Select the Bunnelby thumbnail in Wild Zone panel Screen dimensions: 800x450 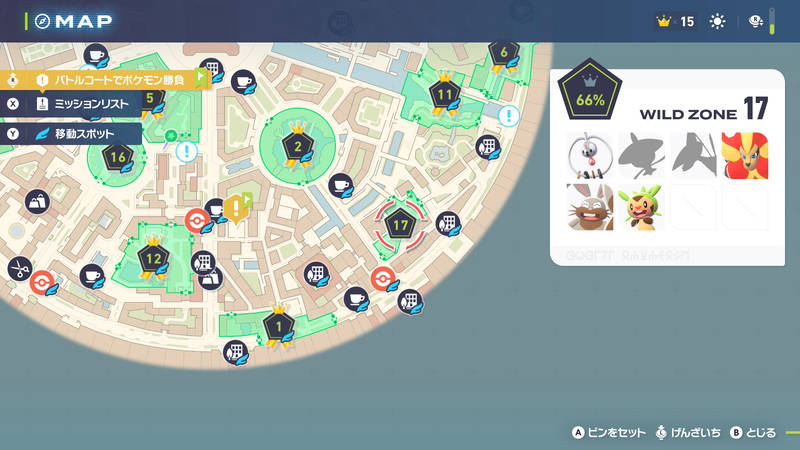tap(589, 206)
